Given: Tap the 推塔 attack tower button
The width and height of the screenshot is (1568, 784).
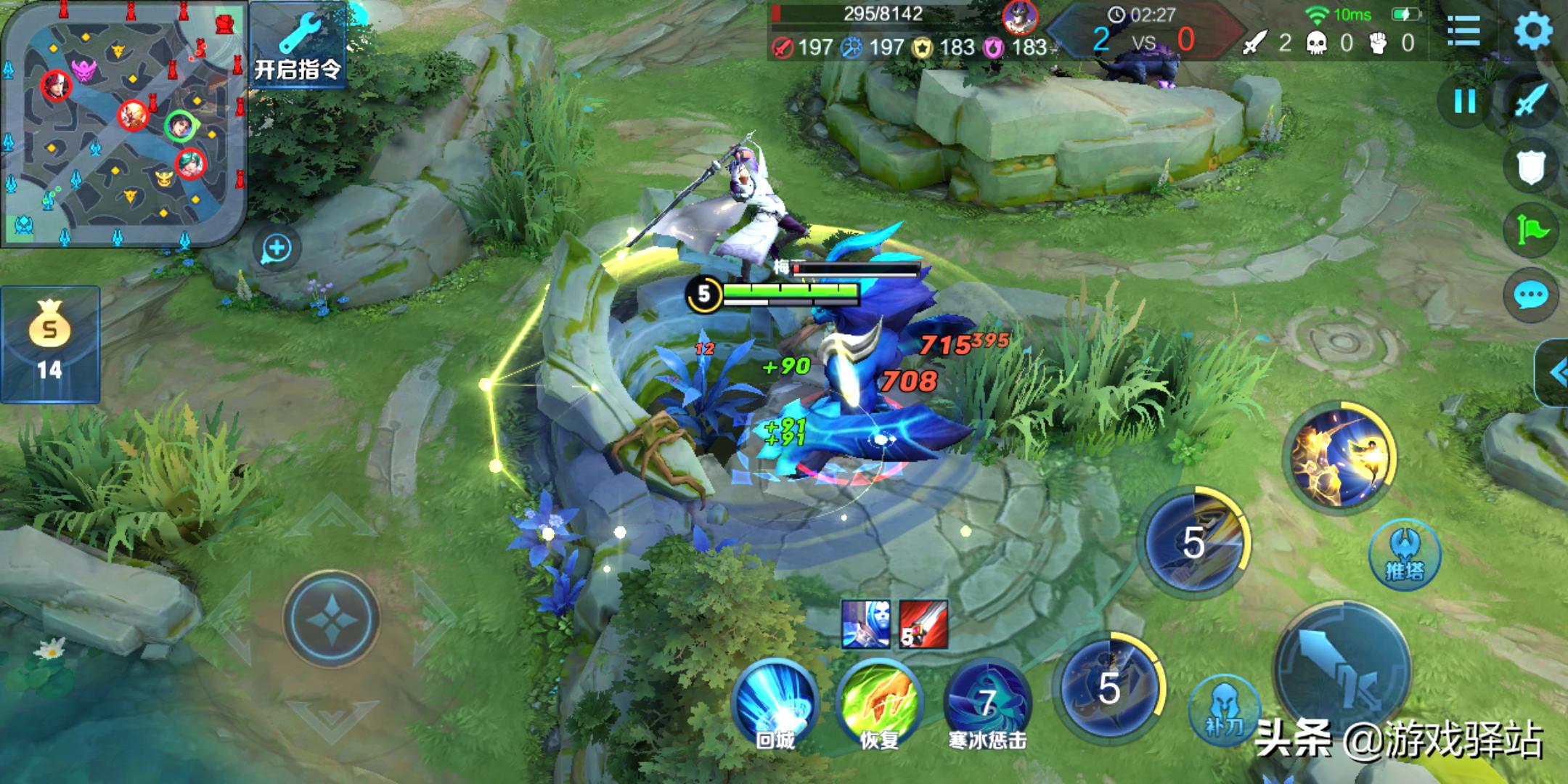Looking at the screenshot, I should [1405, 555].
